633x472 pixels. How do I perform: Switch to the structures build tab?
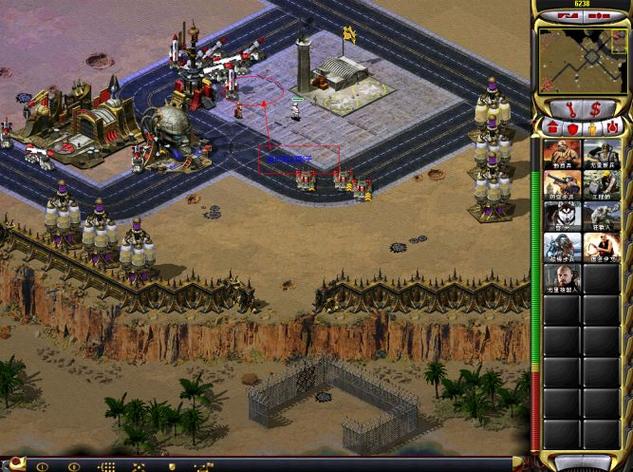coord(551,128)
